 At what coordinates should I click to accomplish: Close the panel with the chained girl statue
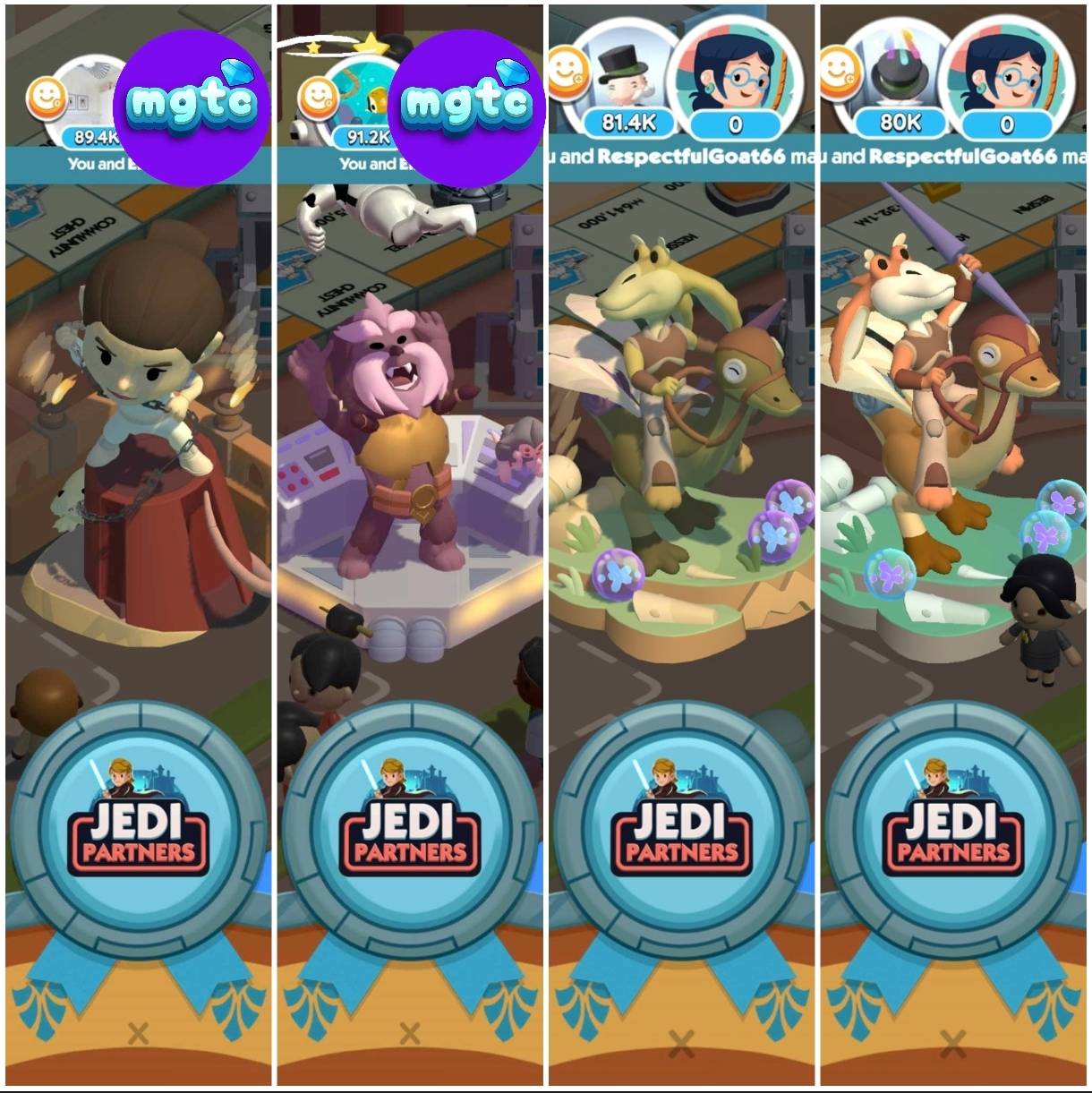tap(138, 1034)
